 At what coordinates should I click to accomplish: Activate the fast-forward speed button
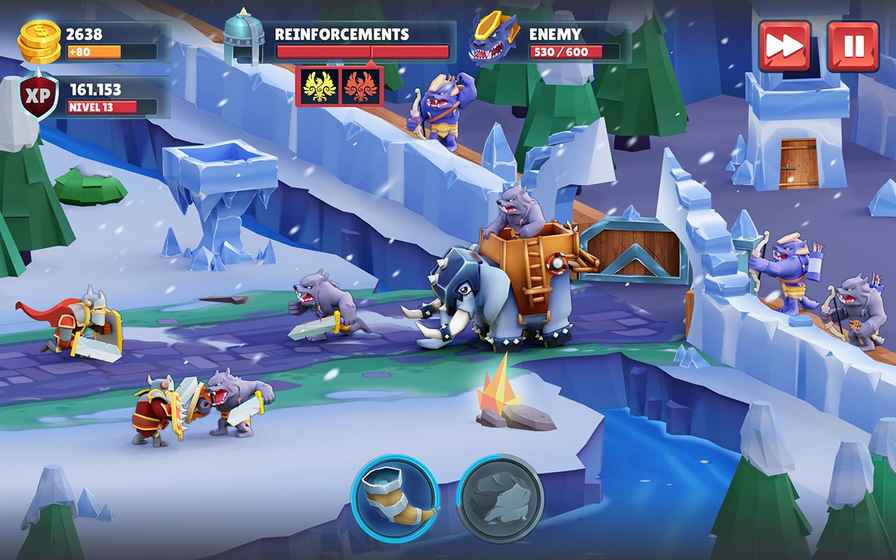click(x=784, y=46)
